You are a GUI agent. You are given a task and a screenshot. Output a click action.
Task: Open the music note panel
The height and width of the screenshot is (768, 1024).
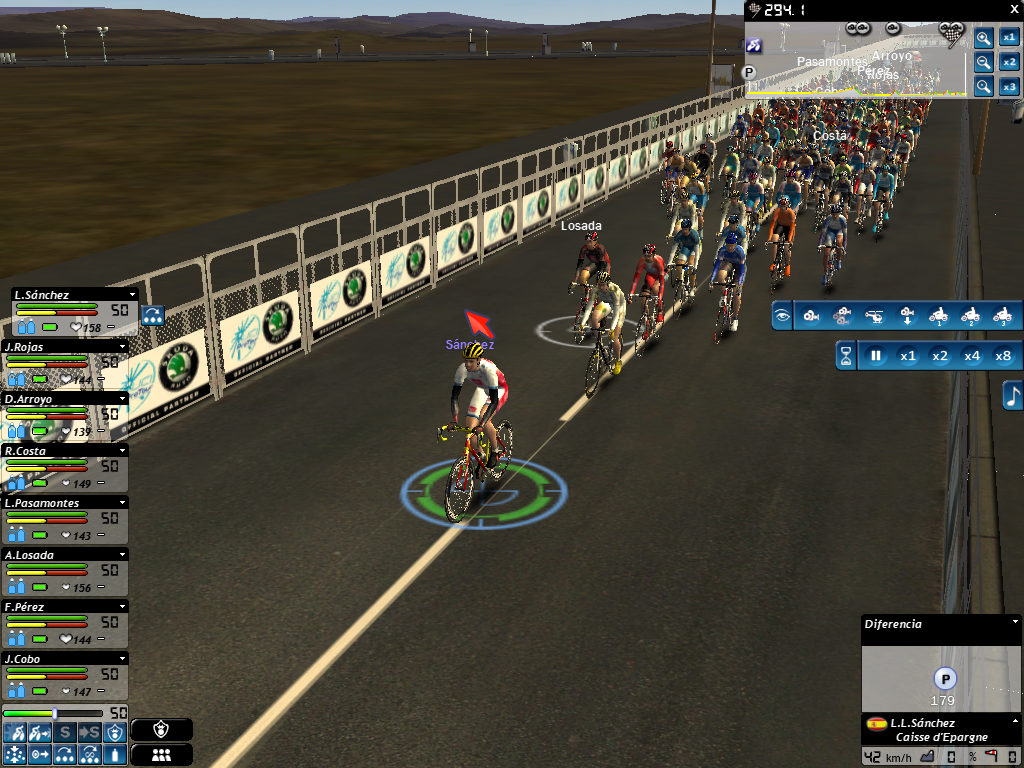pos(1012,394)
